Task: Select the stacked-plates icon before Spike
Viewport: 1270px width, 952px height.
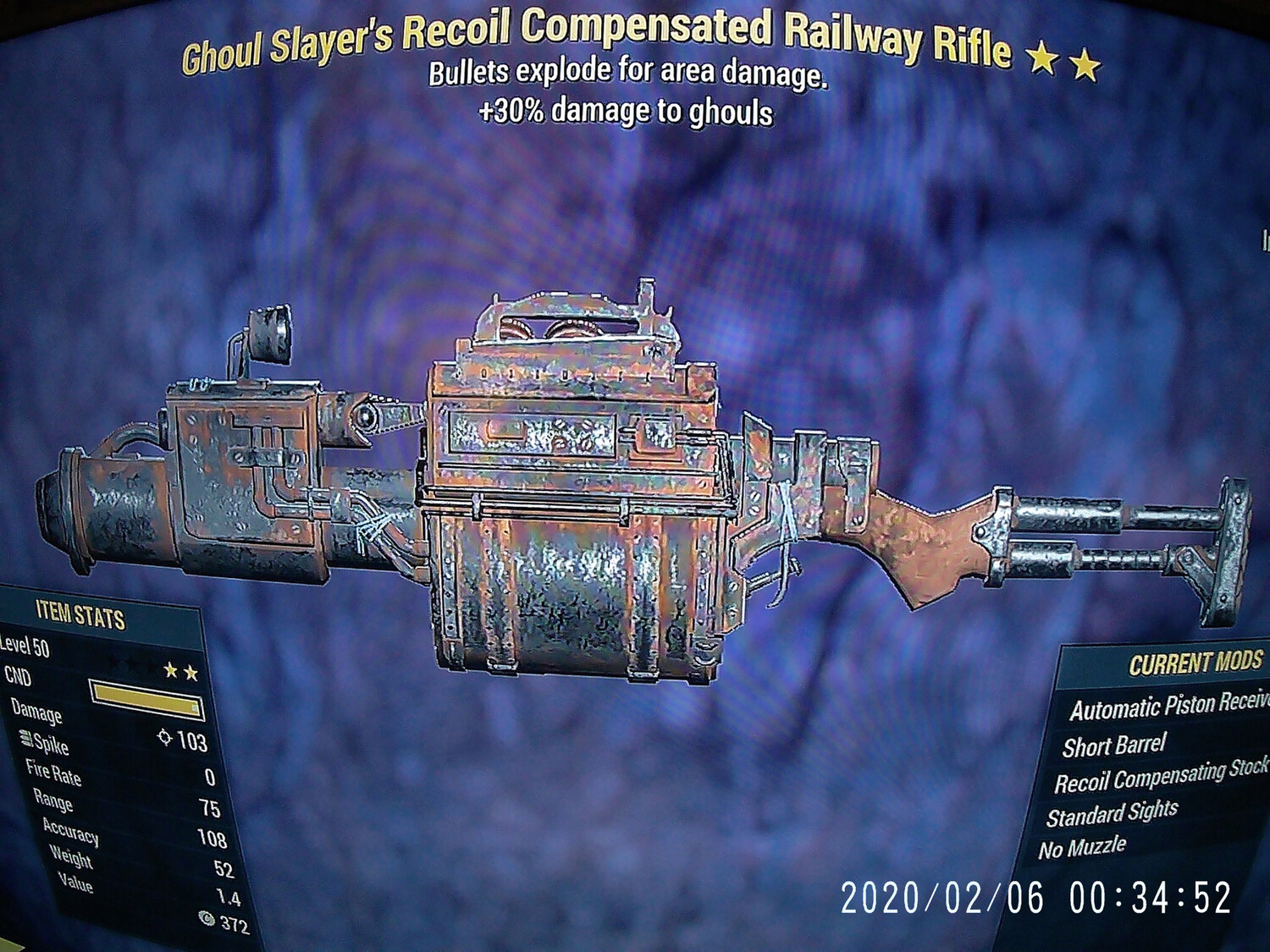Action: pos(25,739)
